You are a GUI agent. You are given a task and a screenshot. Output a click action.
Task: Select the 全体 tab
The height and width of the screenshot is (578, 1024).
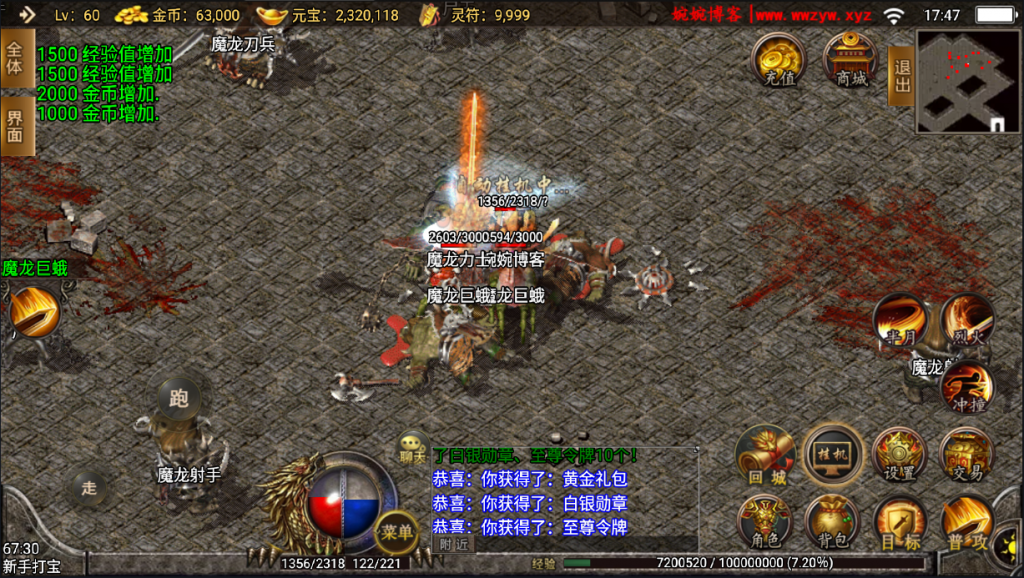click(x=15, y=58)
